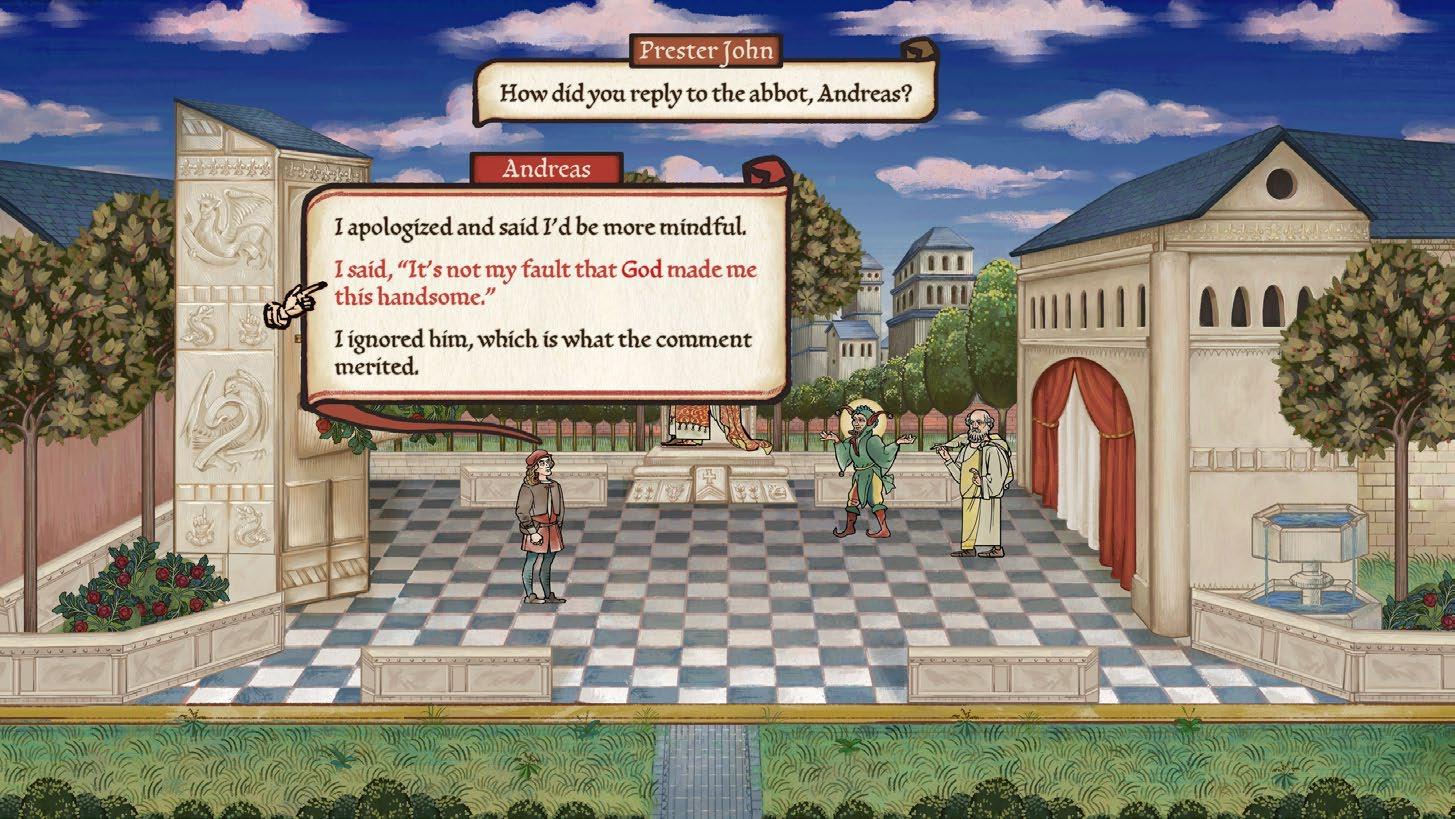
Task: Select the "God made me this handsome" reply
Action: click(545, 284)
